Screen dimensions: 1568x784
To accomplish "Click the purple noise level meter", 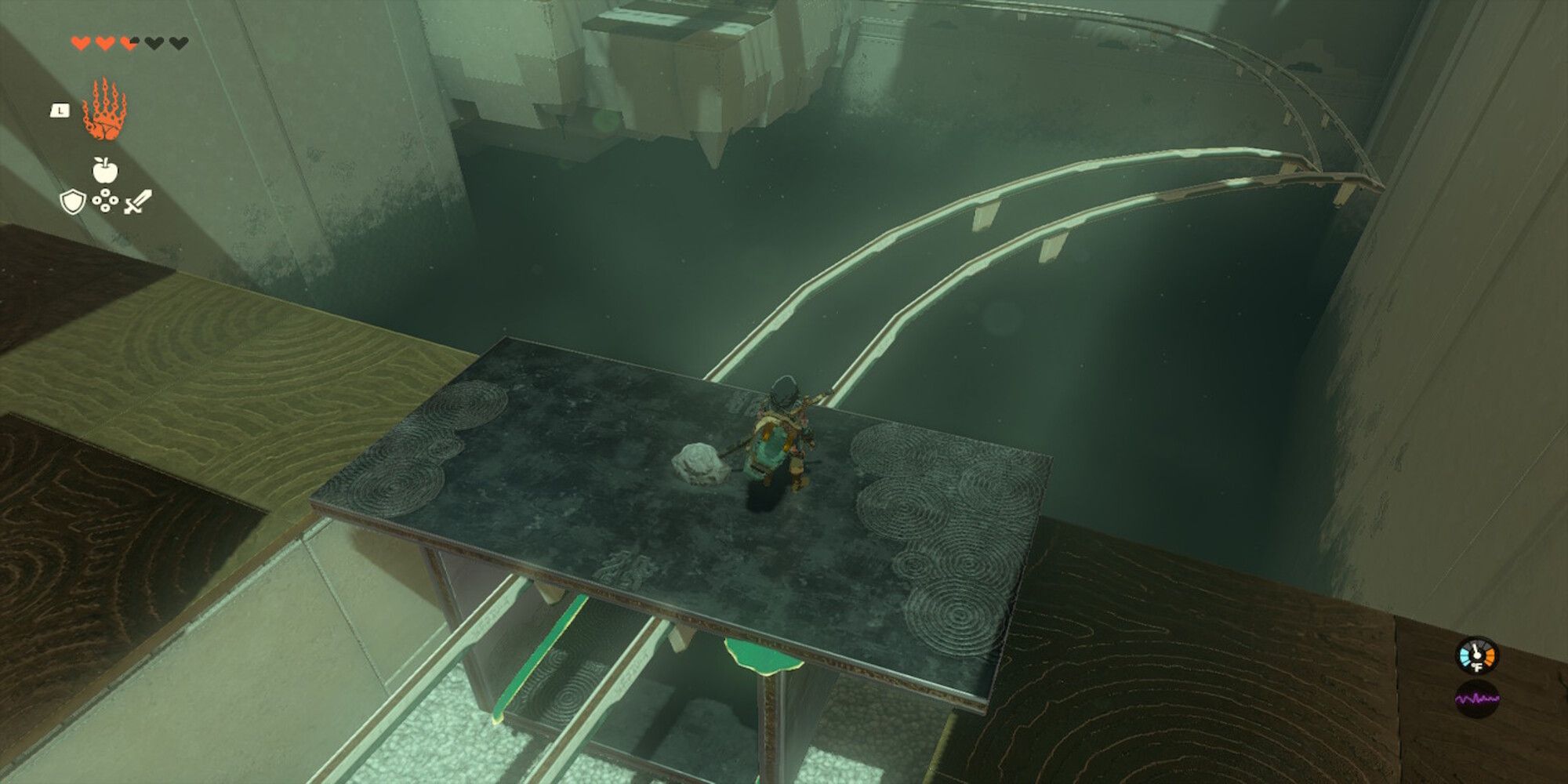I will point(1477,698).
